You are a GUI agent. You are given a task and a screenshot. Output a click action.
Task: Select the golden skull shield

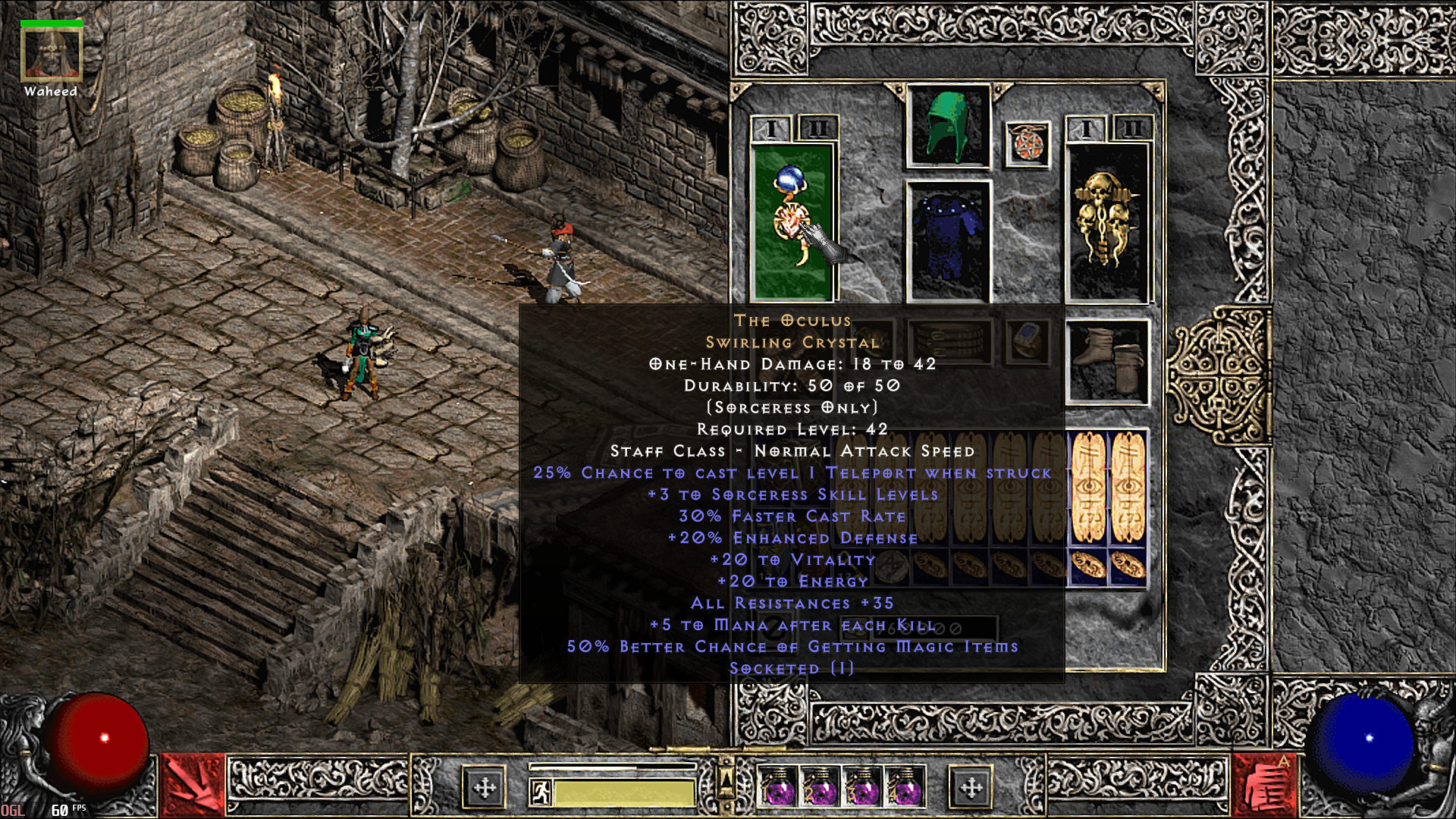[x=1107, y=220]
